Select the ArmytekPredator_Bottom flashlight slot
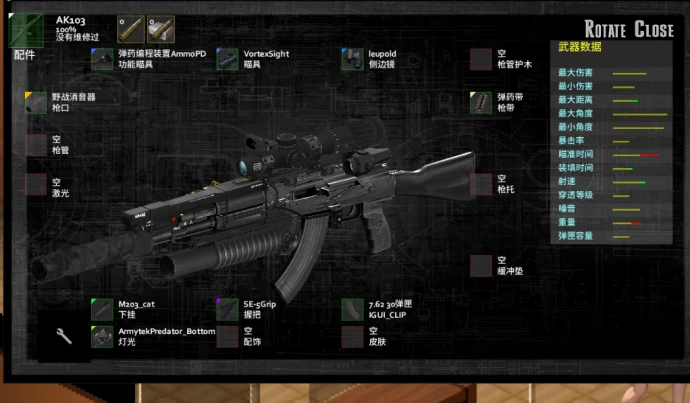Viewport: 690px width, 403px height. (102, 336)
